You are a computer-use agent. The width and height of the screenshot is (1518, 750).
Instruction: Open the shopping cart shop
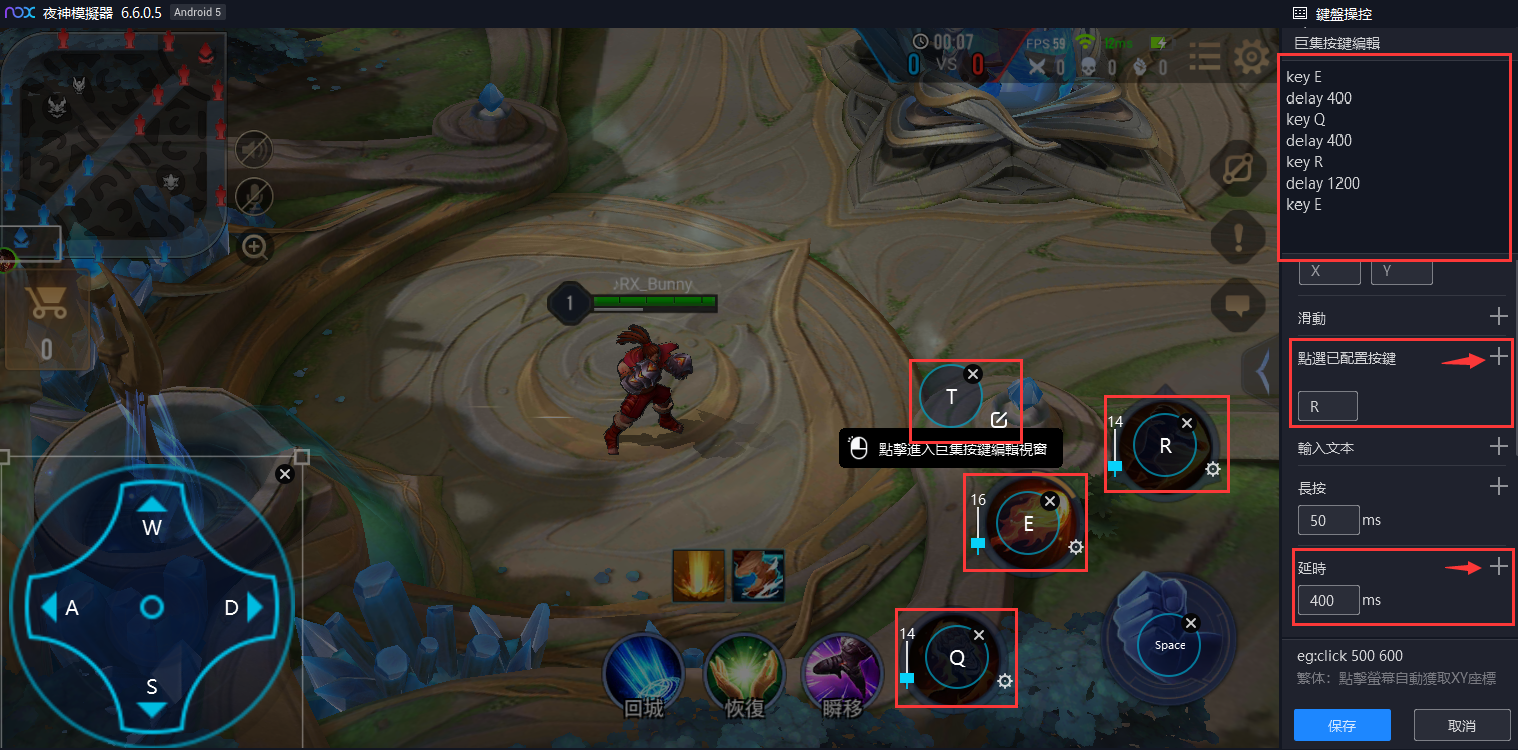(47, 305)
